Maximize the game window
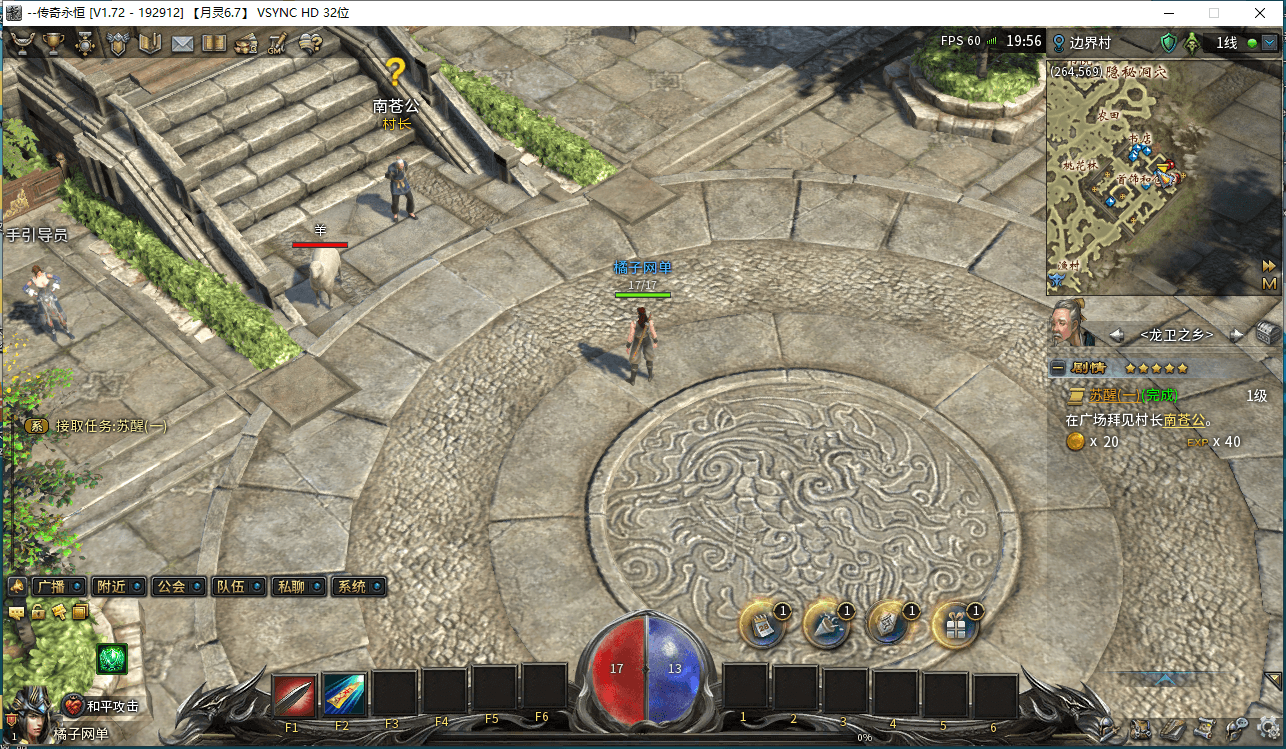 point(1214,13)
